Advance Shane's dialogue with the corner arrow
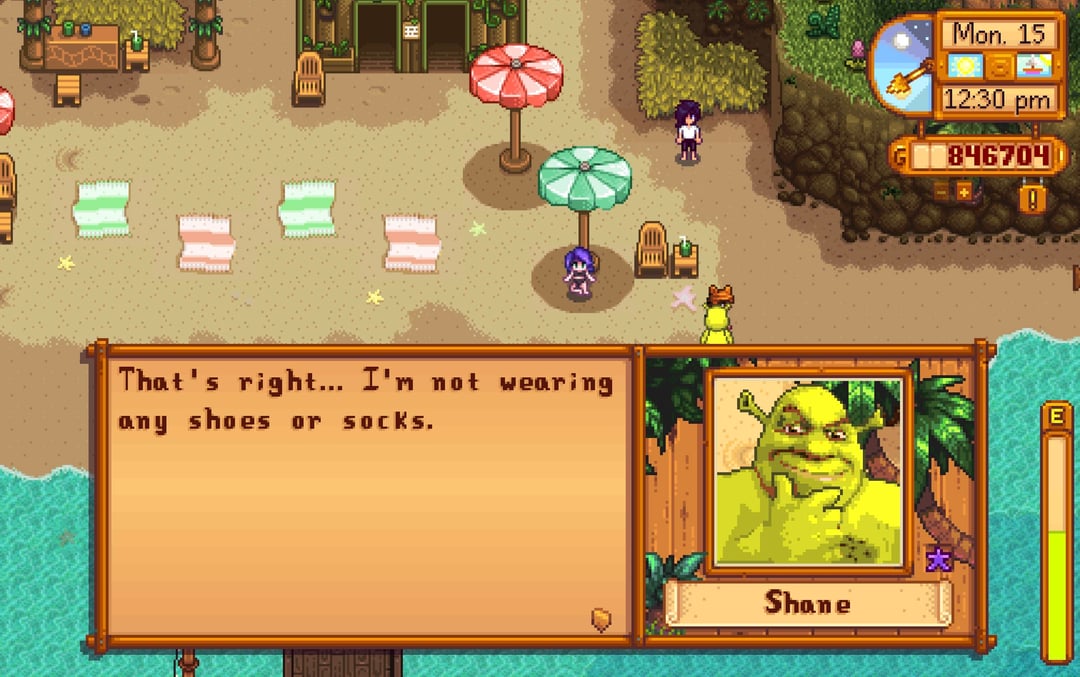 click(601, 619)
